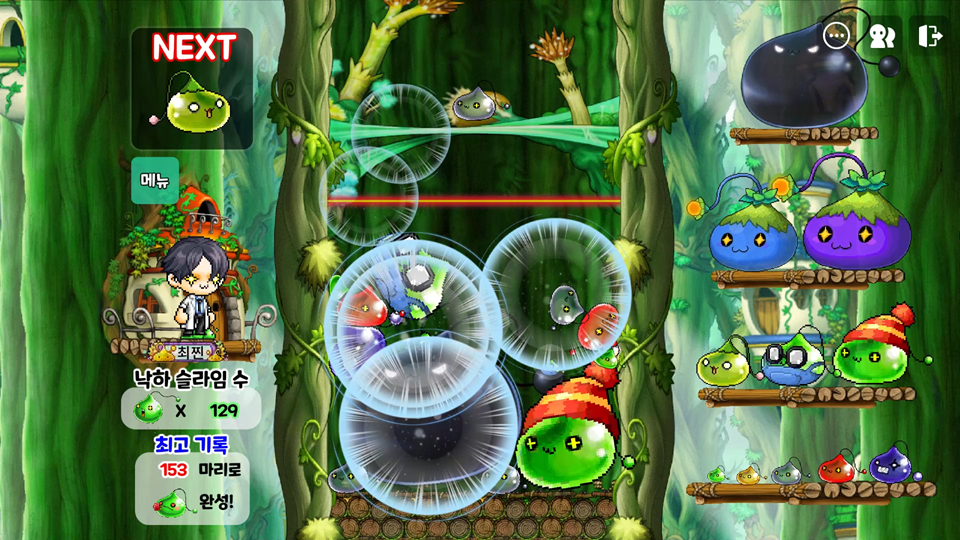The height and width of the screenshot is (540, 960).
Task: Exit the game with the door icon
Action: pyautogui.click(x=929, y=36)
